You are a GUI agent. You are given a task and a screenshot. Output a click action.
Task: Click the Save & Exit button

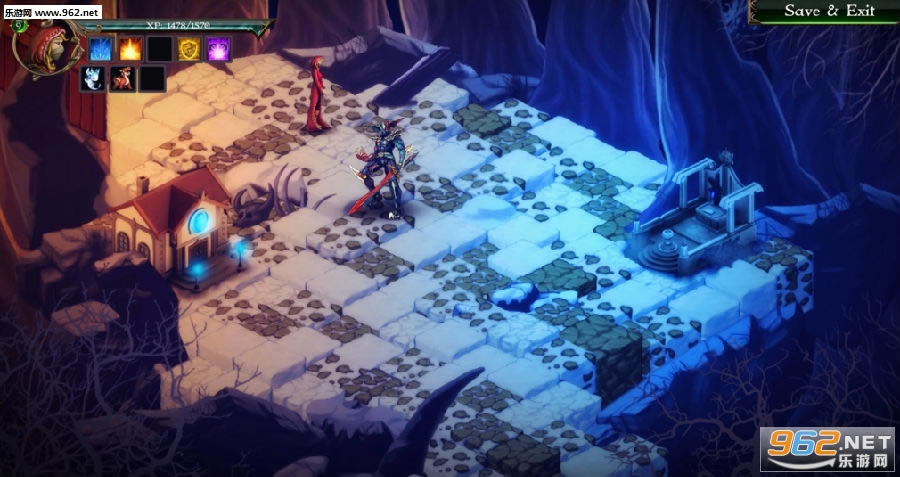pyautogui.click(x=829, y=11)
